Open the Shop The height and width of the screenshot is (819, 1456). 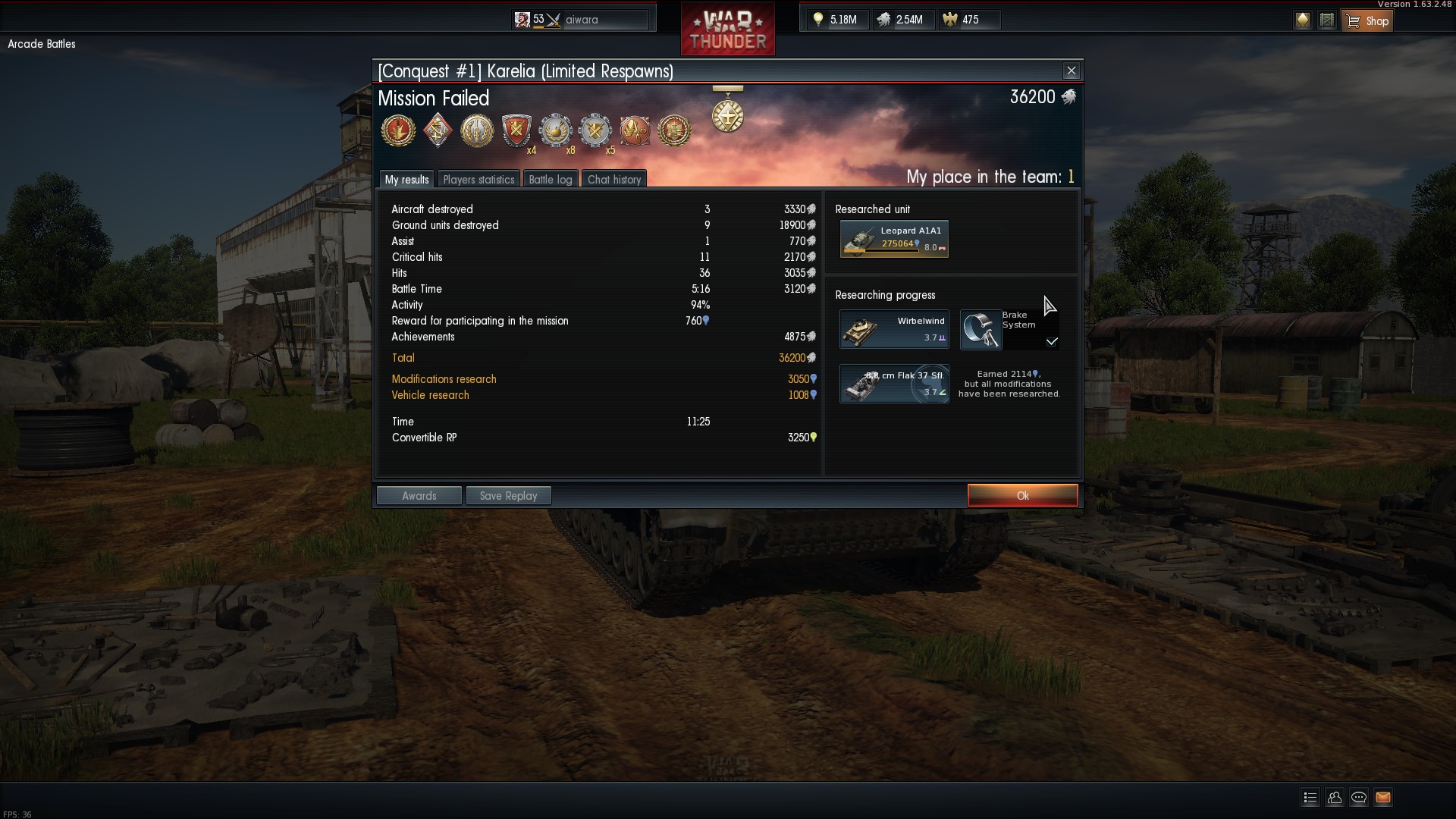pos(1367,20)
